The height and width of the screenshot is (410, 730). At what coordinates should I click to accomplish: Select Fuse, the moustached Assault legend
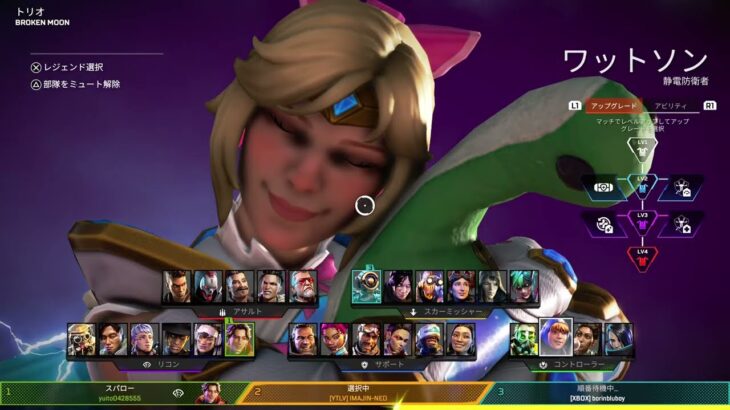tap(239, 286)
